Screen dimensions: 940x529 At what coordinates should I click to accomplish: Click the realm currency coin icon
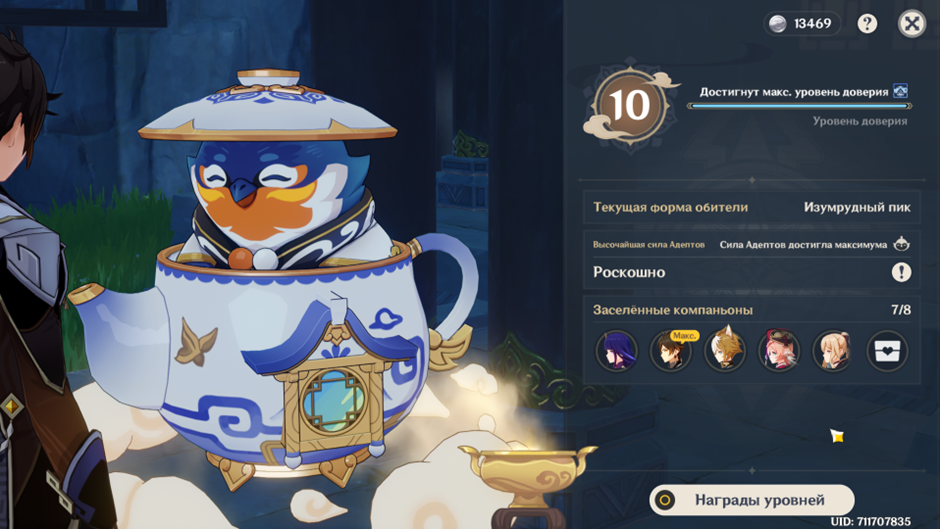(778, 24)
